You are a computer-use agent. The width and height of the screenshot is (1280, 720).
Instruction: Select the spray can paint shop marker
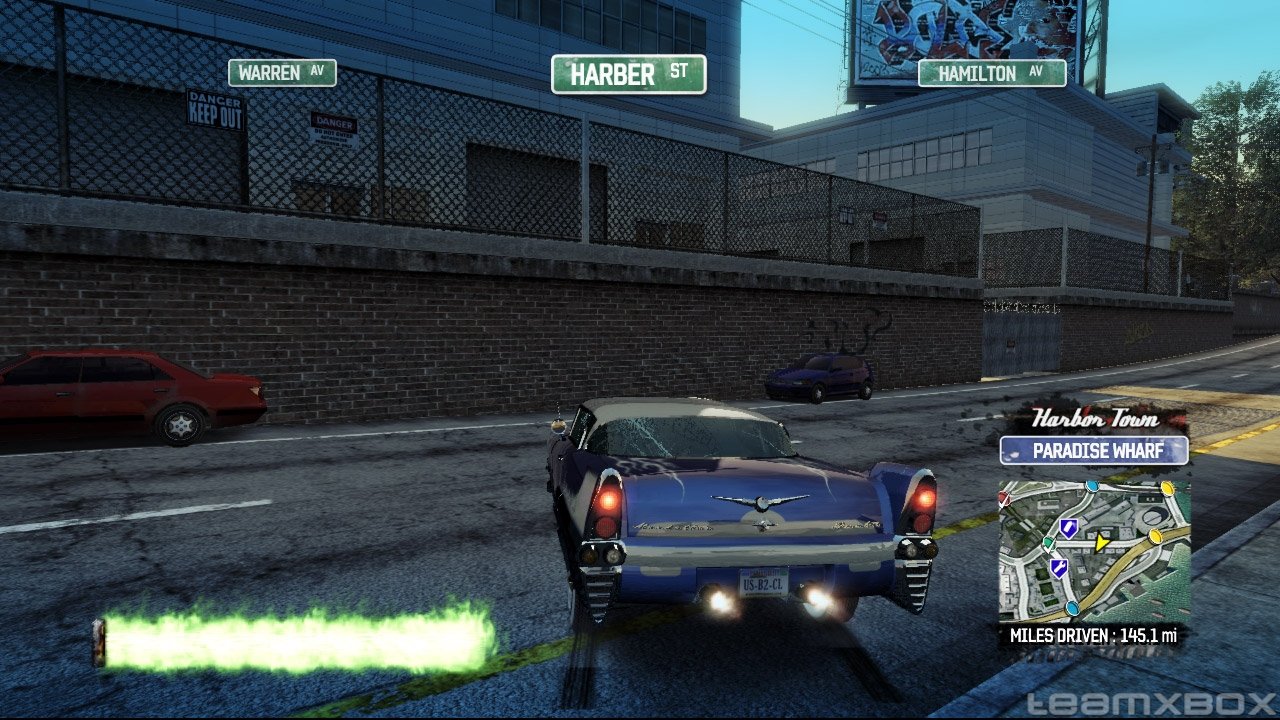tap(1069, 528)
